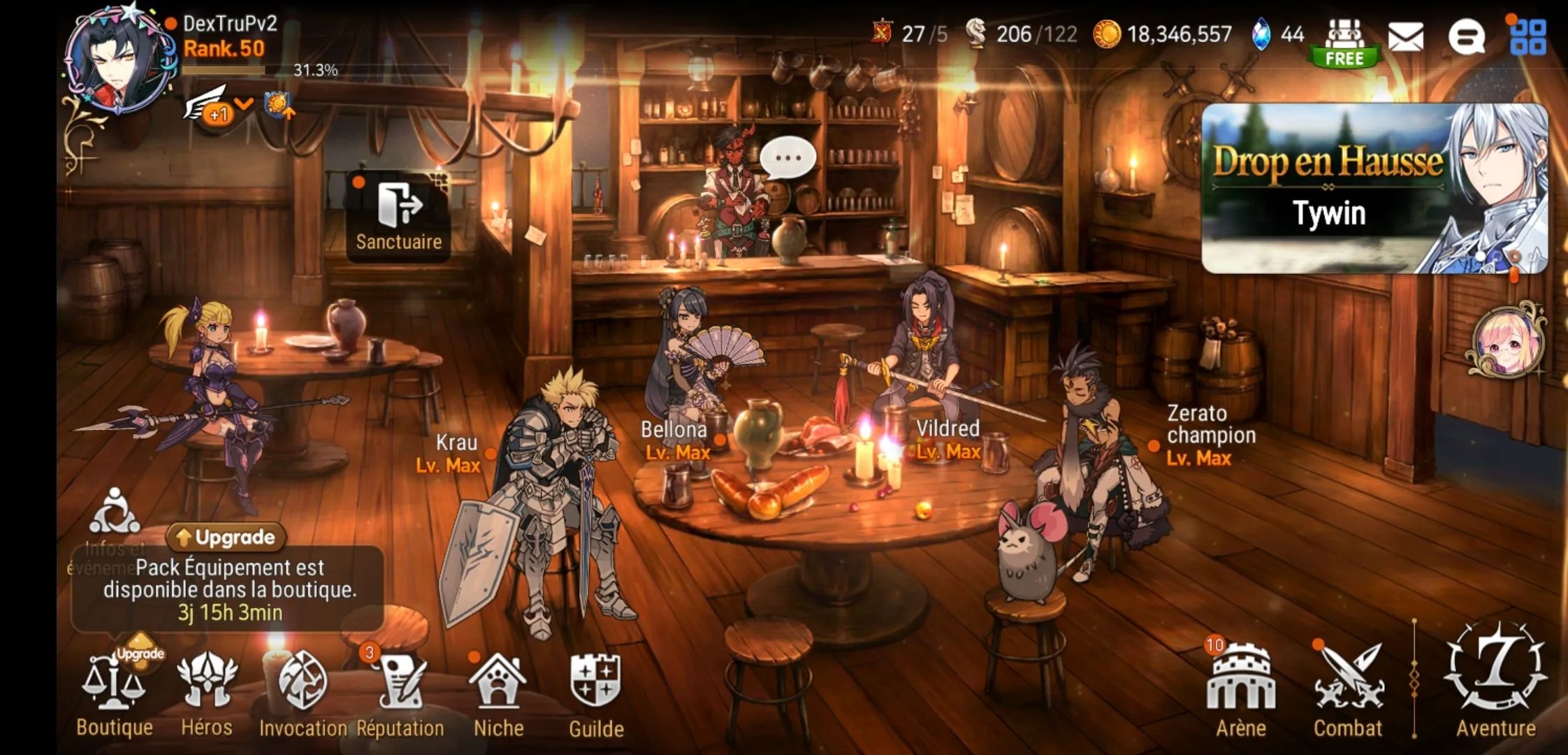Start the Aventure mode
The height and width of the screenshot is (755, 1568).
pos(1496,682)
